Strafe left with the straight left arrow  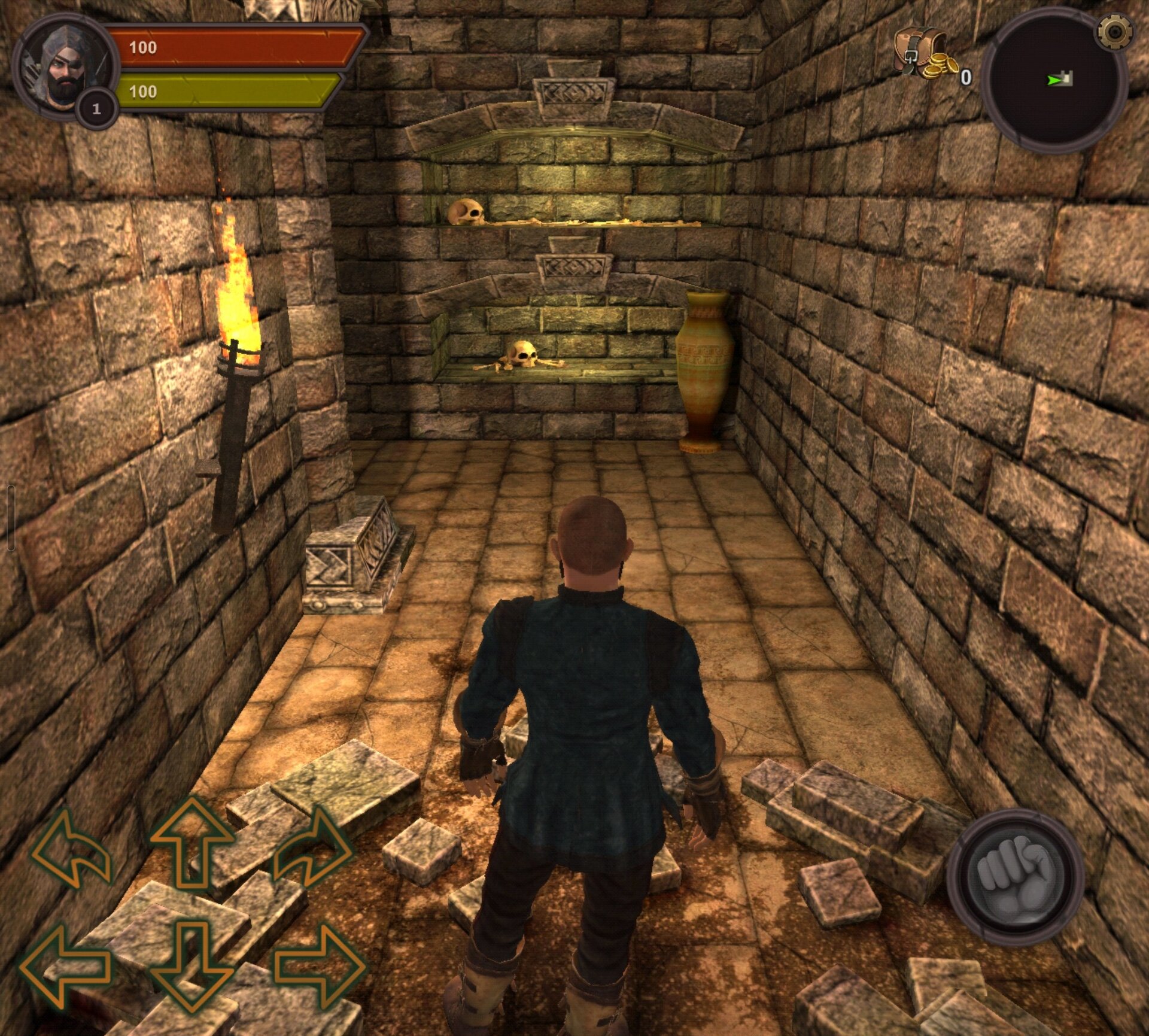65,965
